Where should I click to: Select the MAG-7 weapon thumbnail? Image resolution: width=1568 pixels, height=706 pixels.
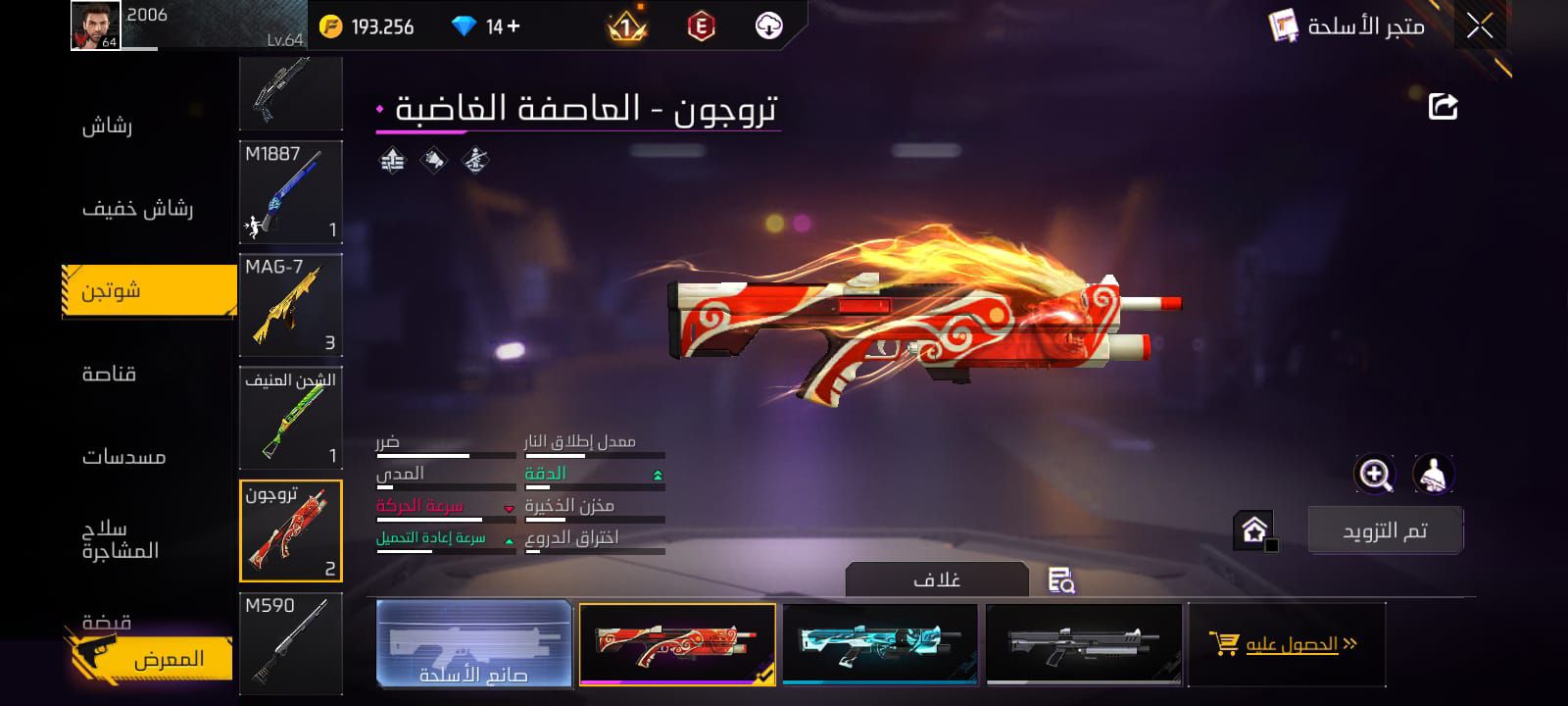tap(290, 304)
